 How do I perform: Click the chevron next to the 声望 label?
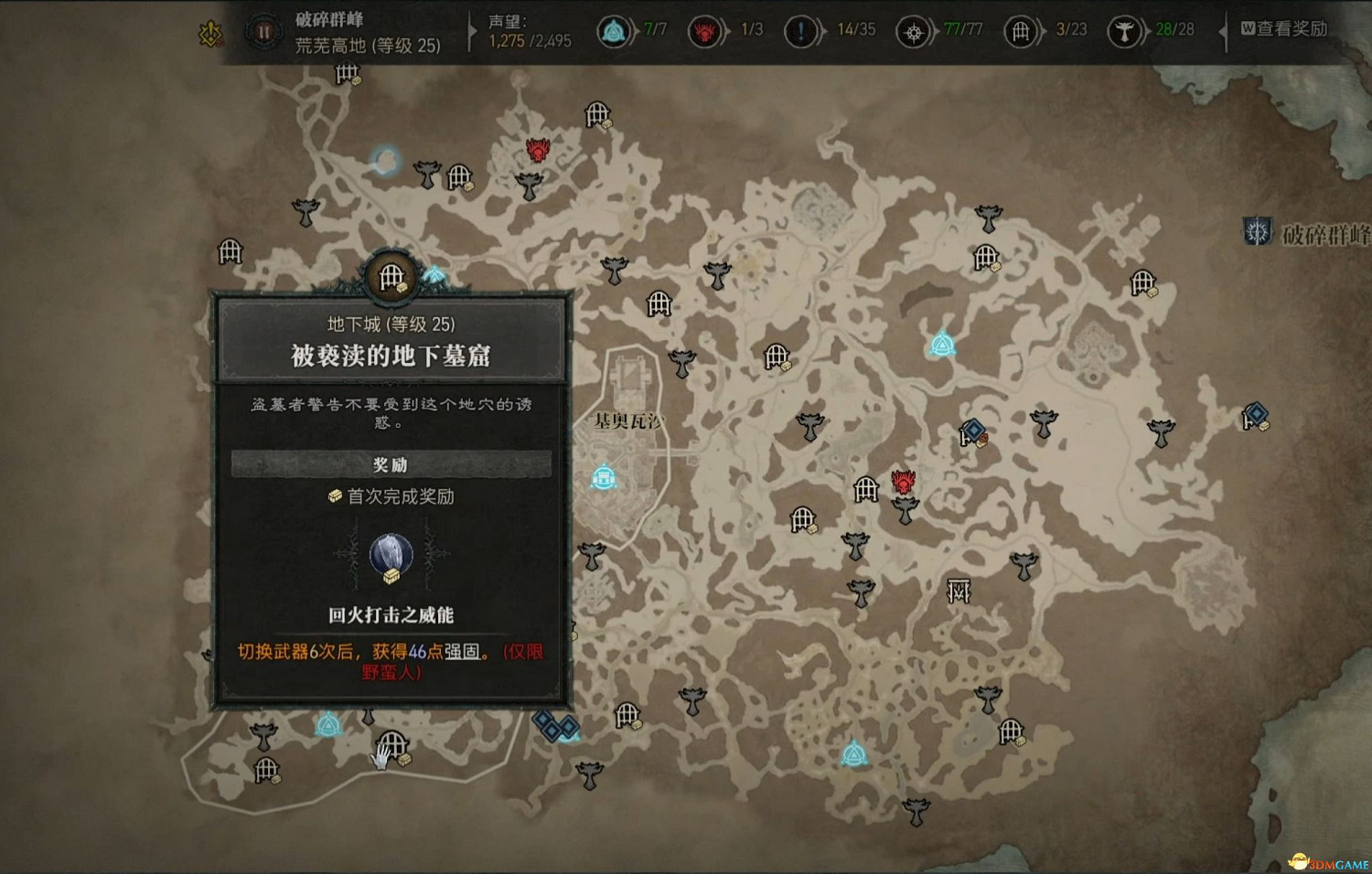pos(472,30)
